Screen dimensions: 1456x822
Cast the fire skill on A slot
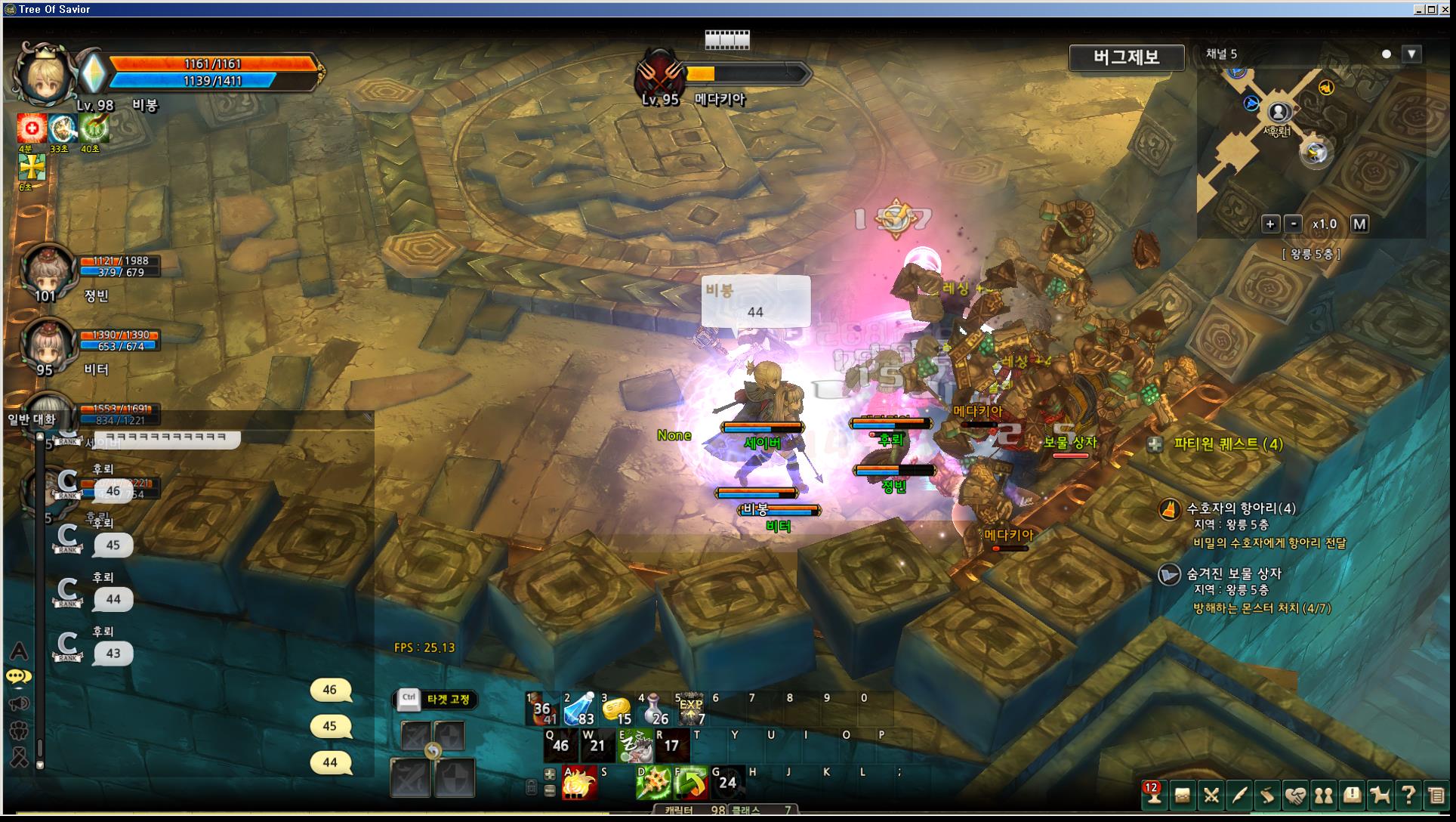(x=579, y=783)
